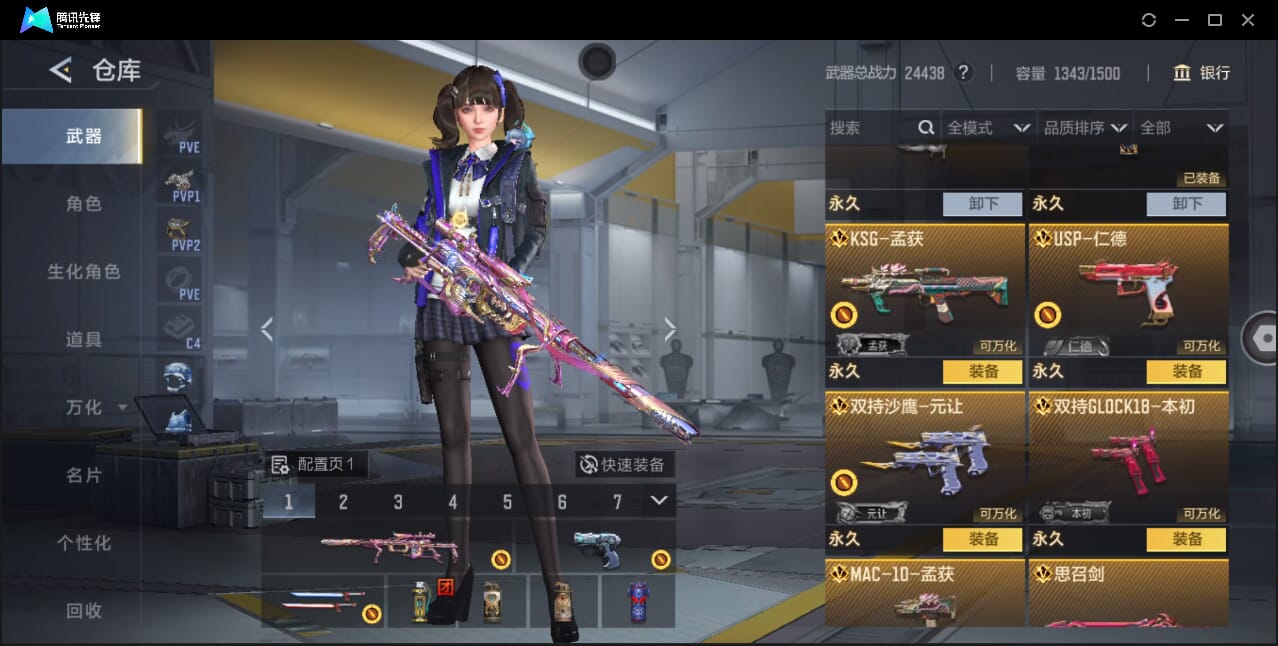Switch to the 个性化 tab
This screenshot has width=1278, height=646.
click(84, 544)
